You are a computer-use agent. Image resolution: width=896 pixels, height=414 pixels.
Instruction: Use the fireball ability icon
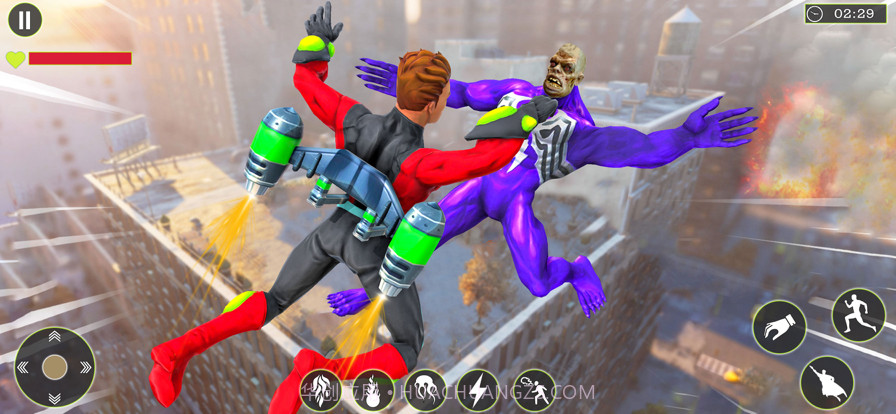[373, 390]
